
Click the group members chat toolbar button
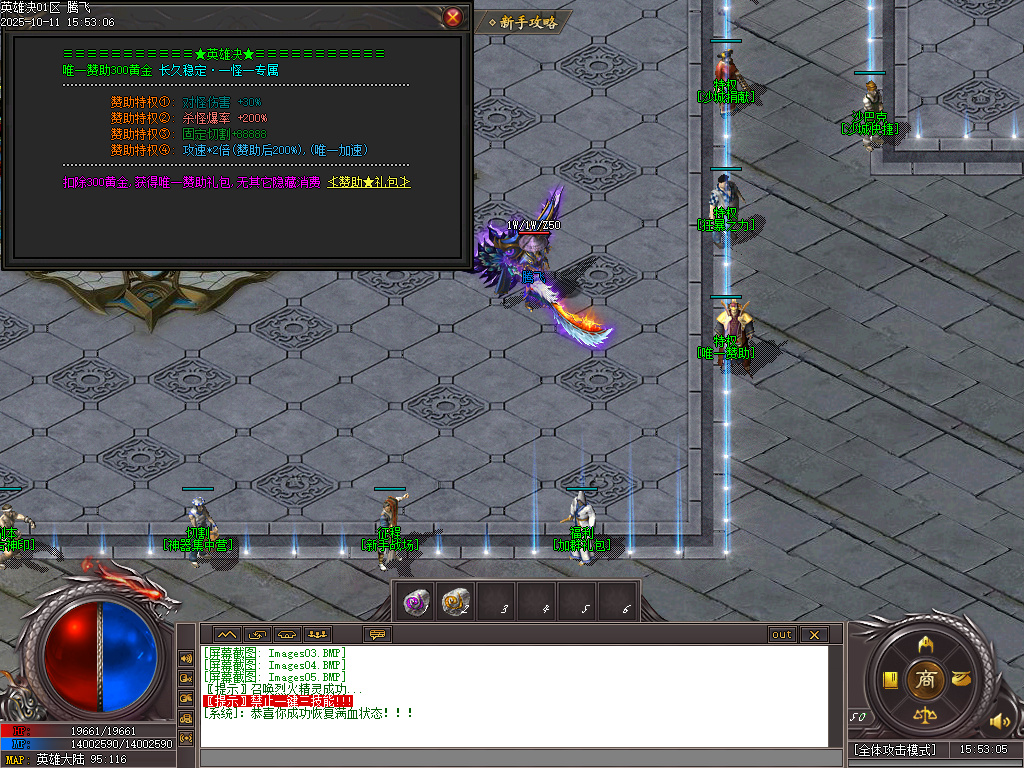[x=318, y=635]
